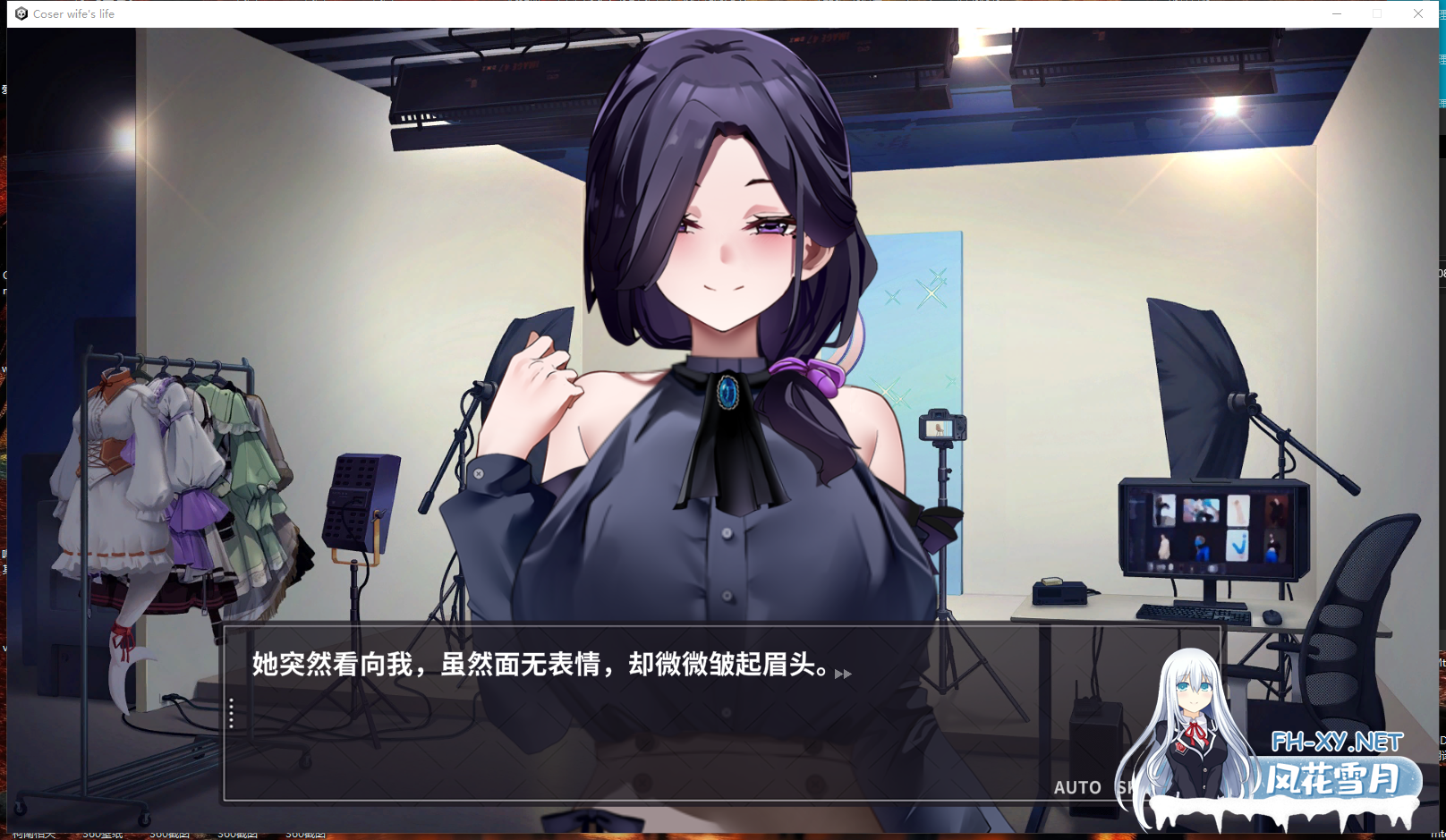
Task: Click the 500截图 taskbar entry
Action: tap(170, 834)
